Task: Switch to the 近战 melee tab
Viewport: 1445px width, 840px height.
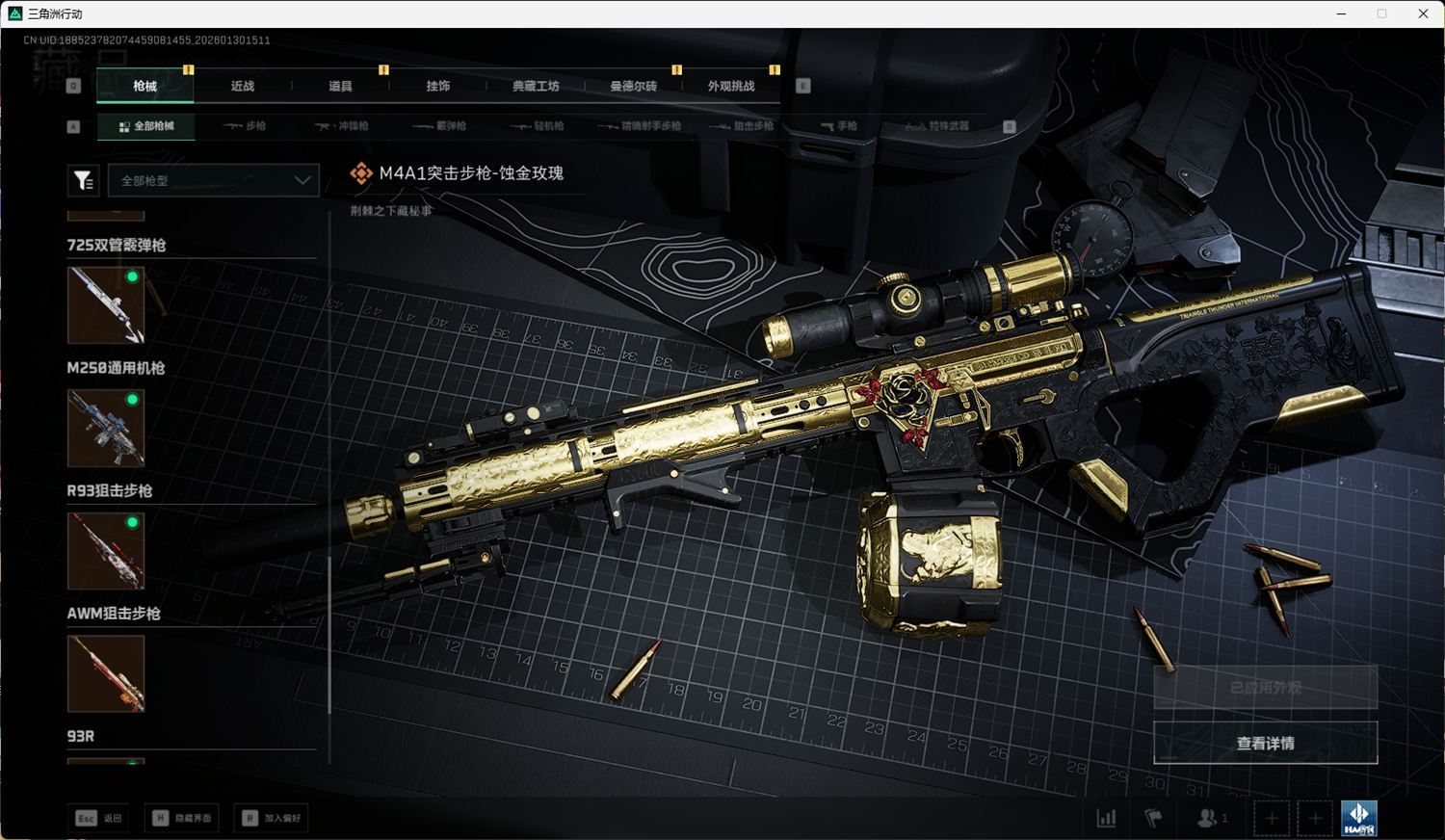Action: [x=243, y=86]
